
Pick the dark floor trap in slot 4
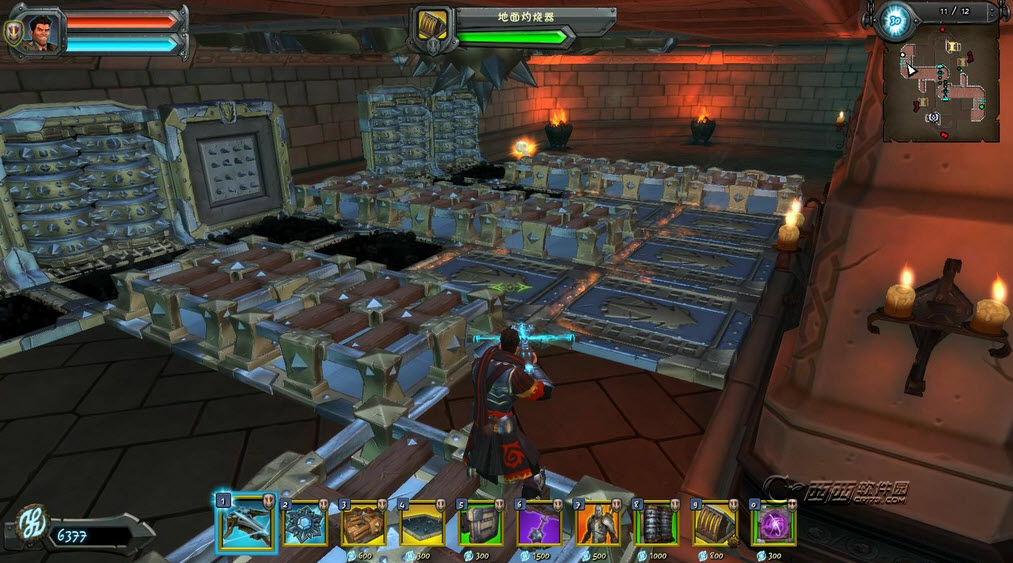418,524
